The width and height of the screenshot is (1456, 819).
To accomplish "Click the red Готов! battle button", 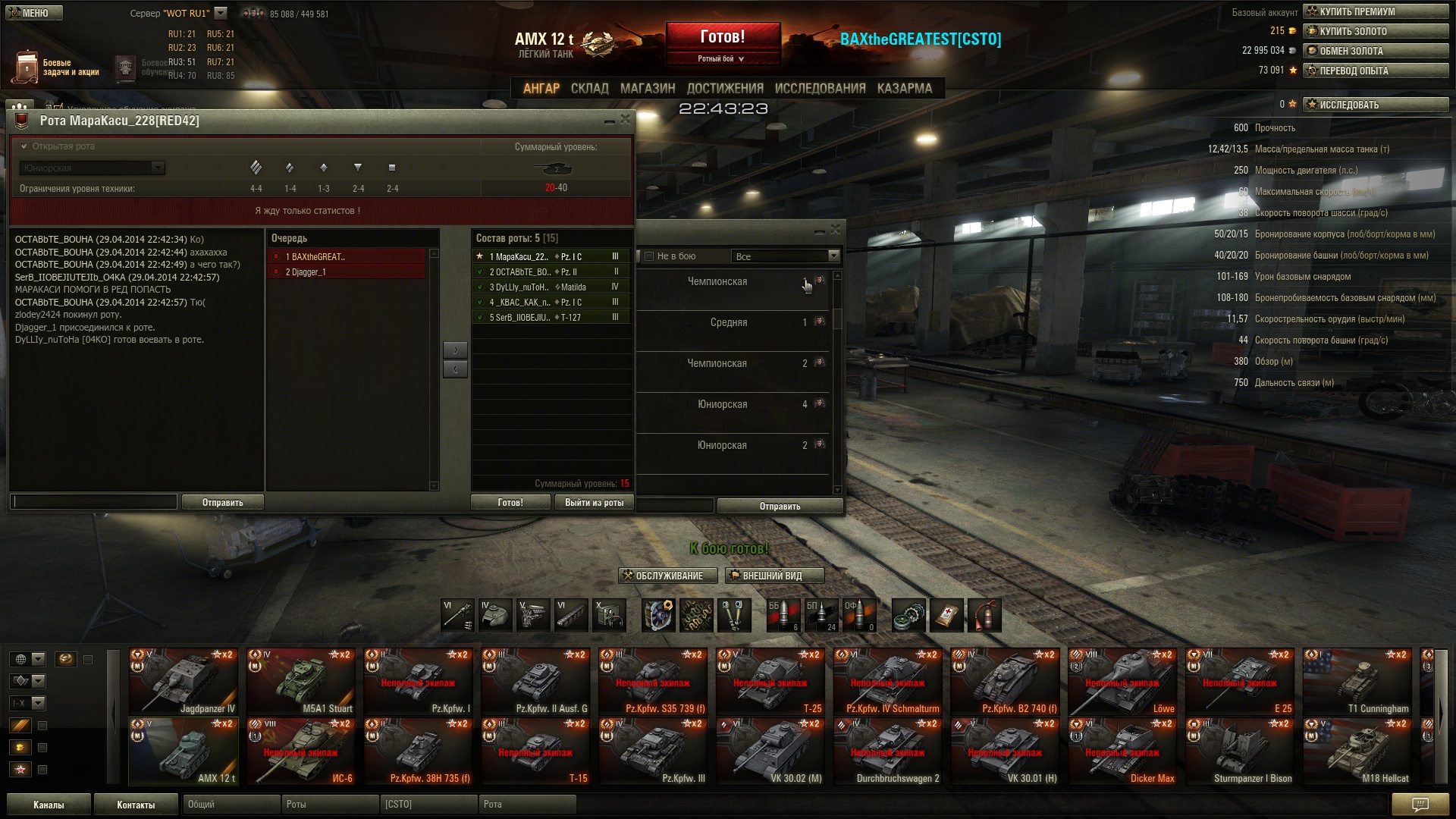I will tap(722, 37).
